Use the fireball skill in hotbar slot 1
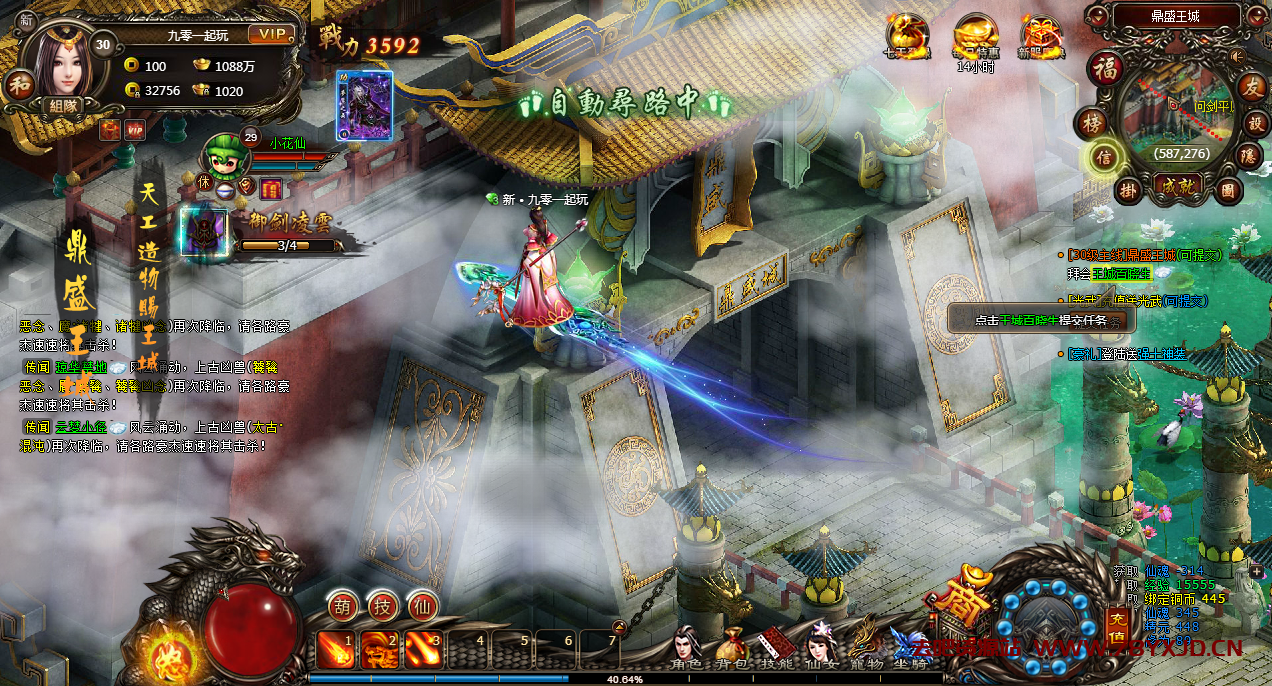This screenshot has height=686, width=1272. [x=335, y=650]
